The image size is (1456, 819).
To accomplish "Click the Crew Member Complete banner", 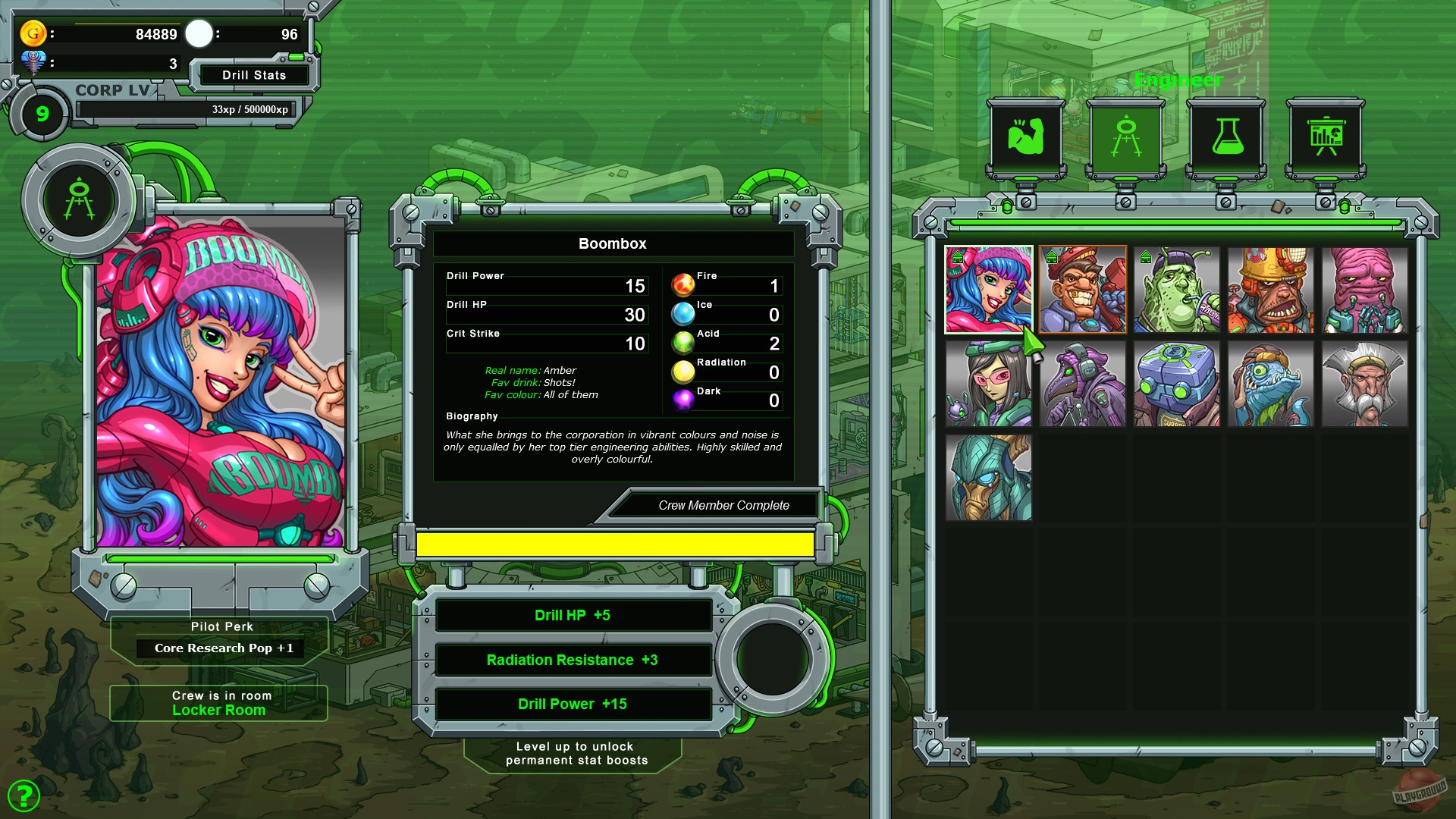I will tap(714, 505).
